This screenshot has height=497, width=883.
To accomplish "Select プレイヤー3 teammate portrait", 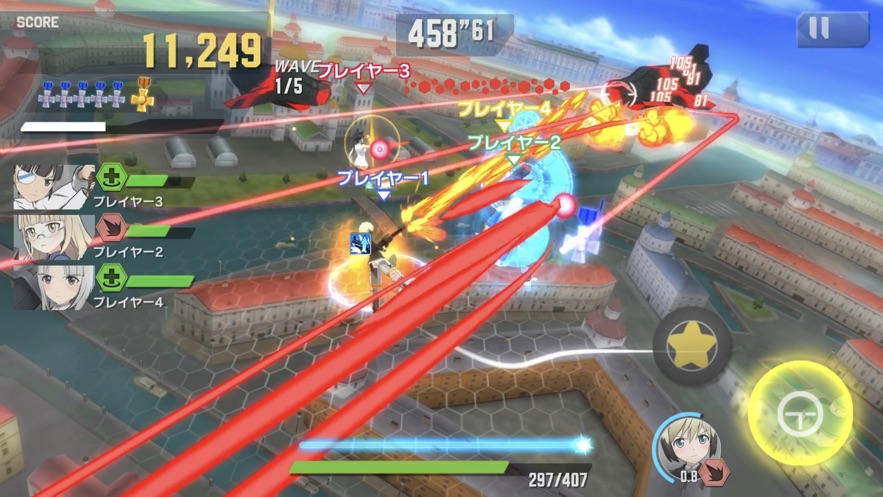I will [52, 186].
